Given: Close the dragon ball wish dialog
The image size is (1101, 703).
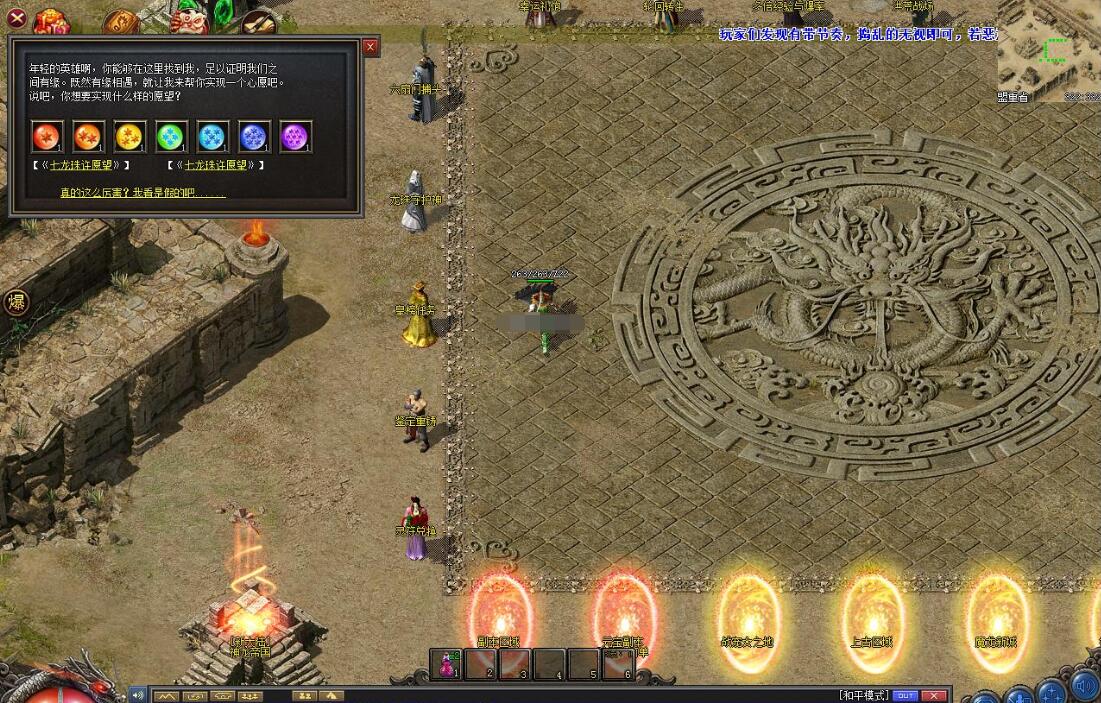Looking at the screenshot, I should 371,47.
